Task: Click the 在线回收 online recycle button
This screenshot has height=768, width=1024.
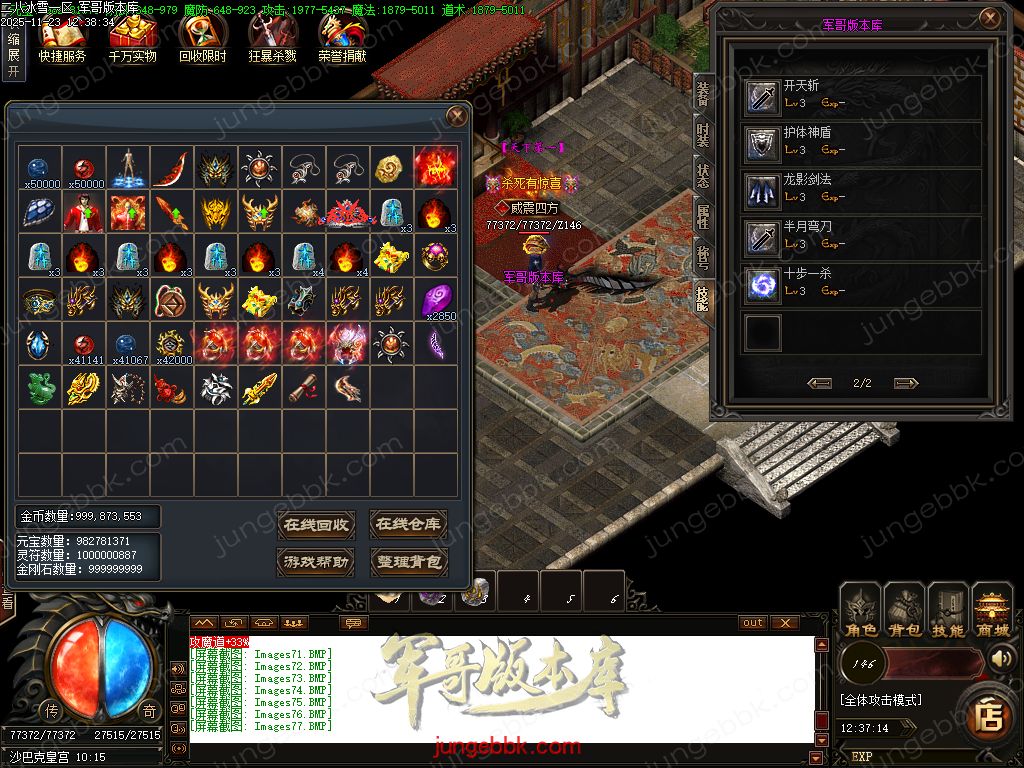Action: [315, 524]
